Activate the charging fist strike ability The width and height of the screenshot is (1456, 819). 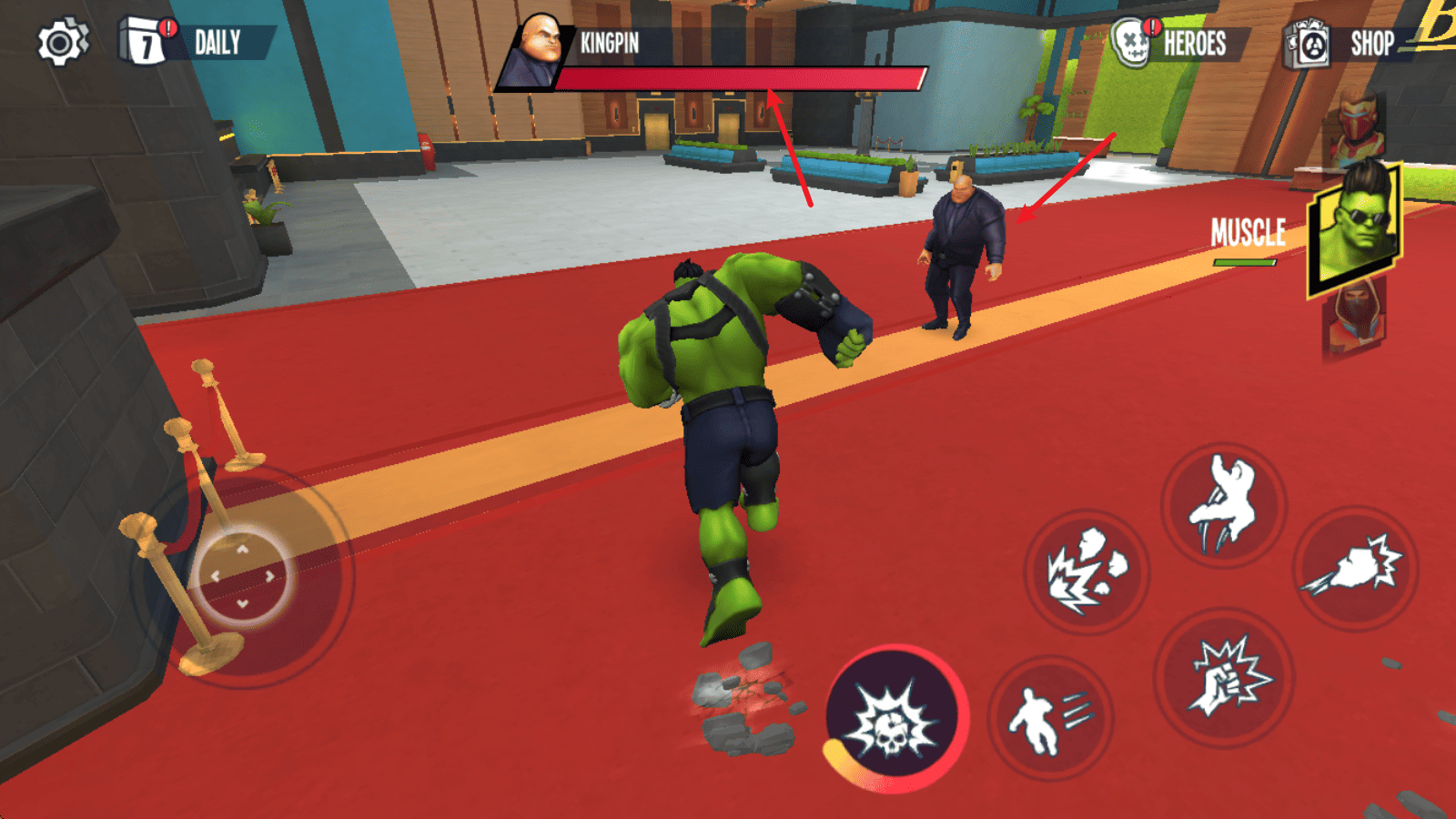1356,569
